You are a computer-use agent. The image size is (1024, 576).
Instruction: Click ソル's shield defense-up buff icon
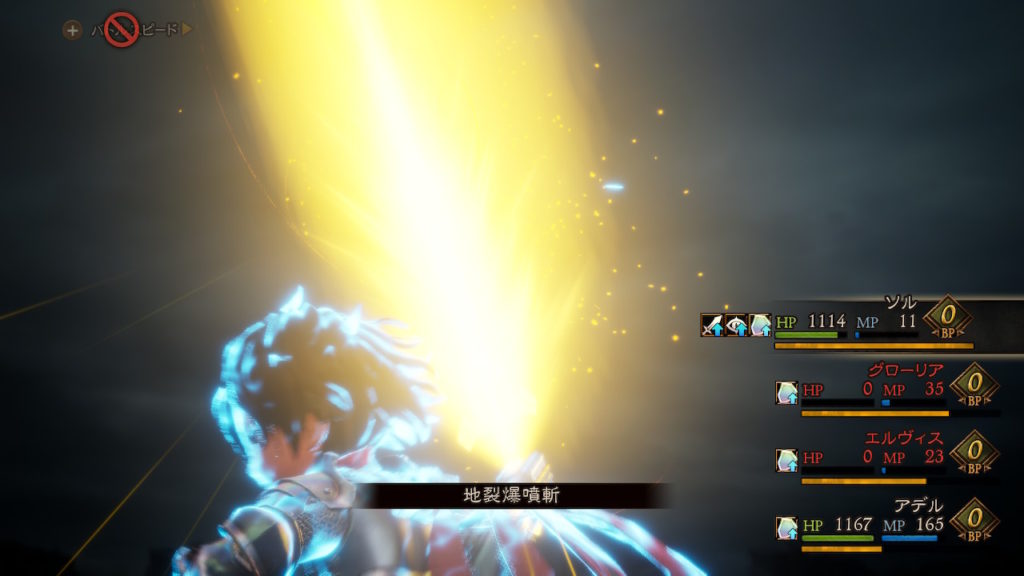coord(761,325)
